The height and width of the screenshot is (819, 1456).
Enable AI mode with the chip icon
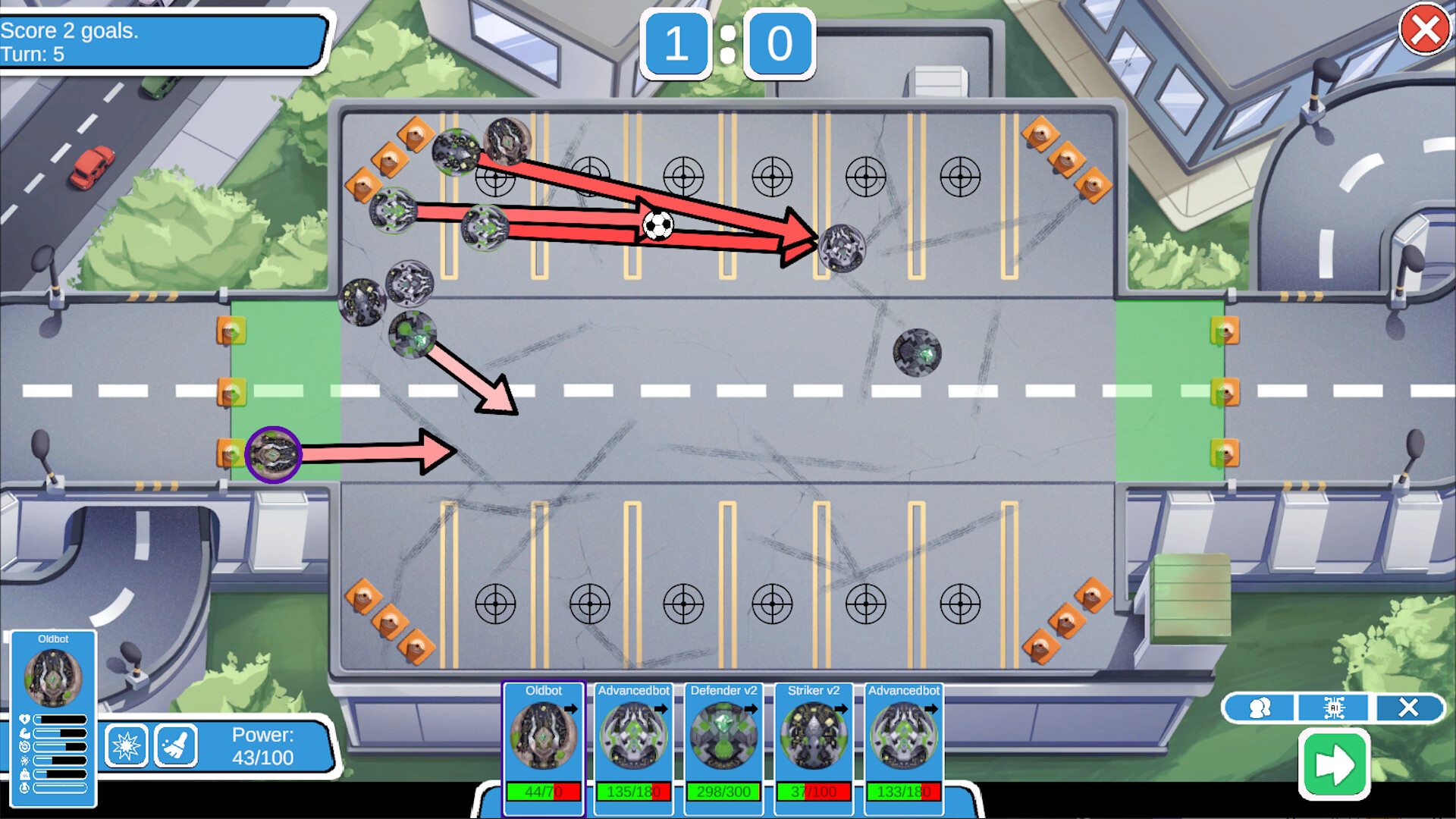tap(1332, 708)
